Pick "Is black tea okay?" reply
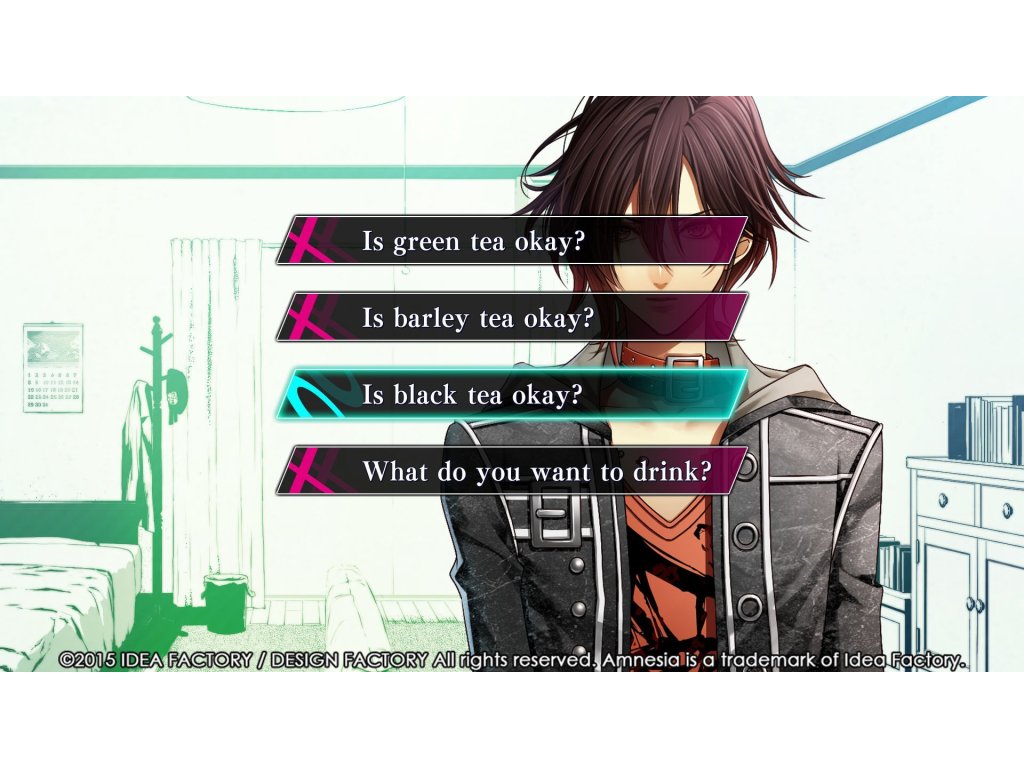 click(512, 394)
